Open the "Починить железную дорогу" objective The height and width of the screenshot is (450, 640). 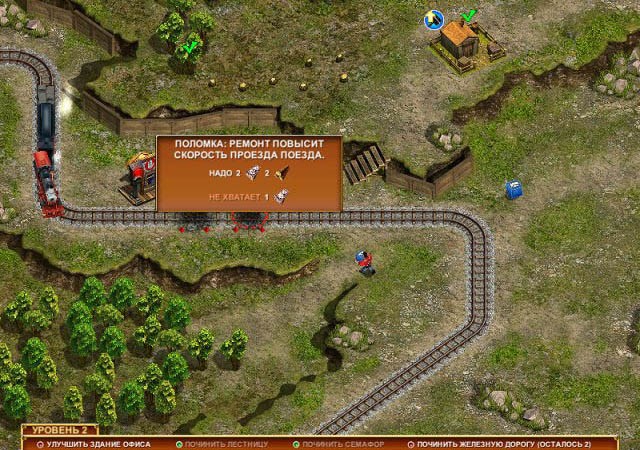coord(503,443)
